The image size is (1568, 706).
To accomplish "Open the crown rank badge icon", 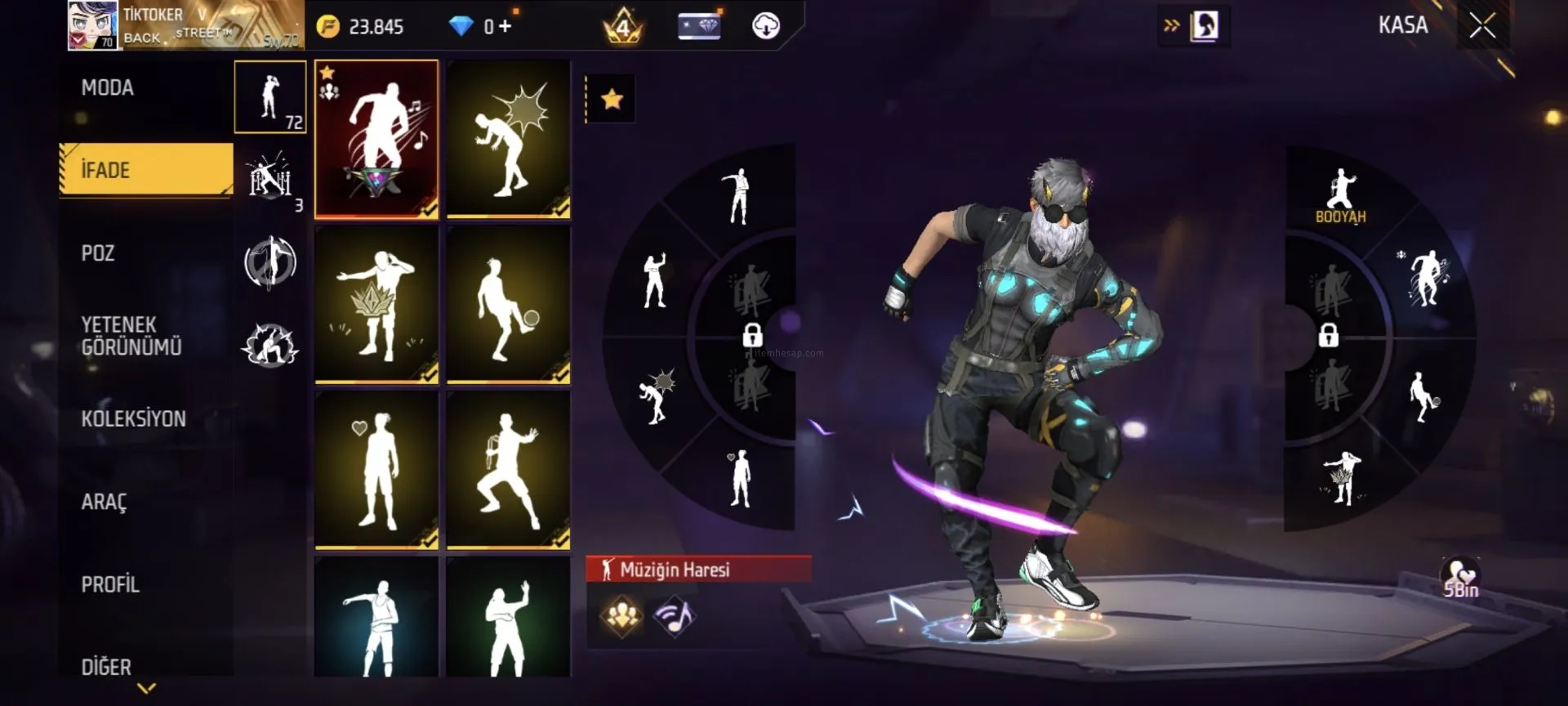I will click(623, 27).
